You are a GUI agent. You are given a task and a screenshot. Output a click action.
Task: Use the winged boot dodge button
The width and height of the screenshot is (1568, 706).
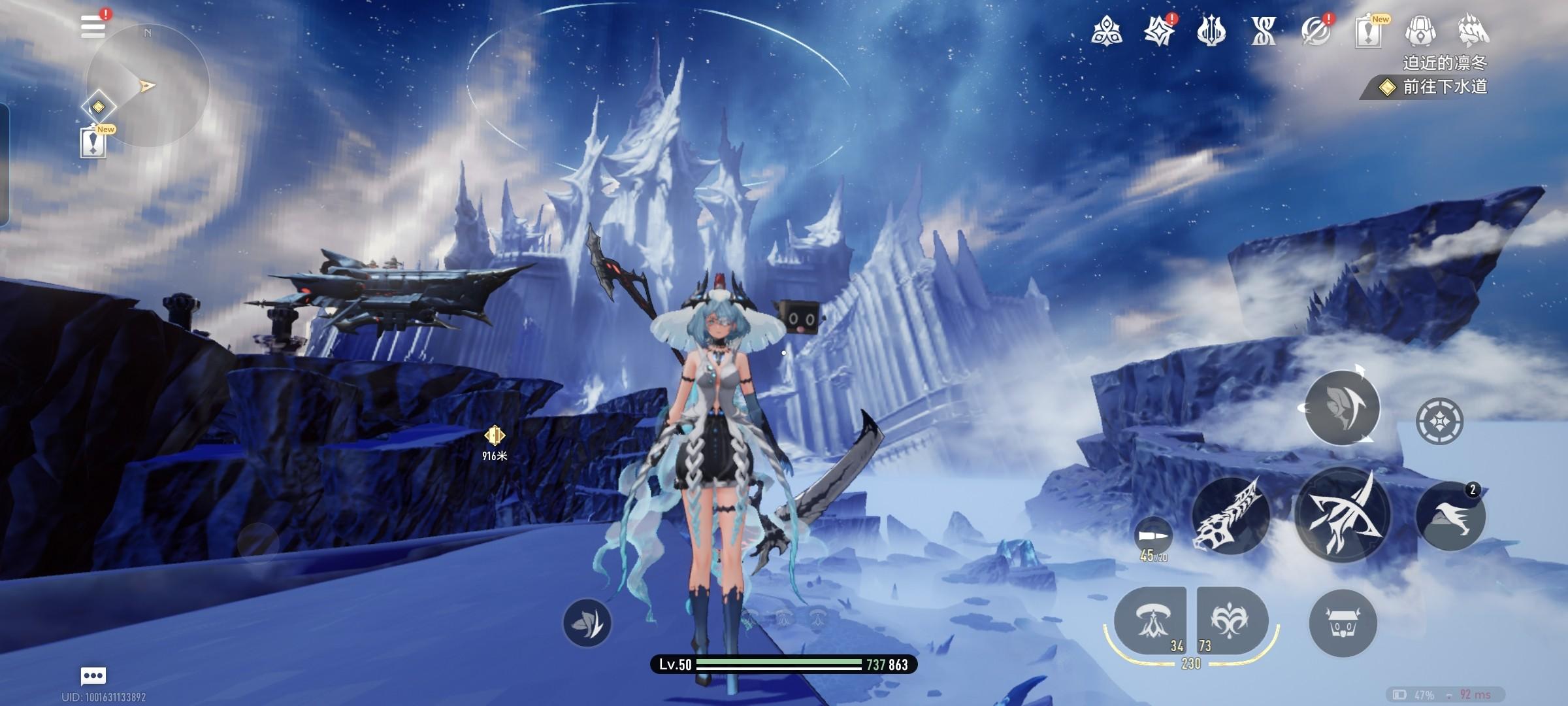point(1450,516)
